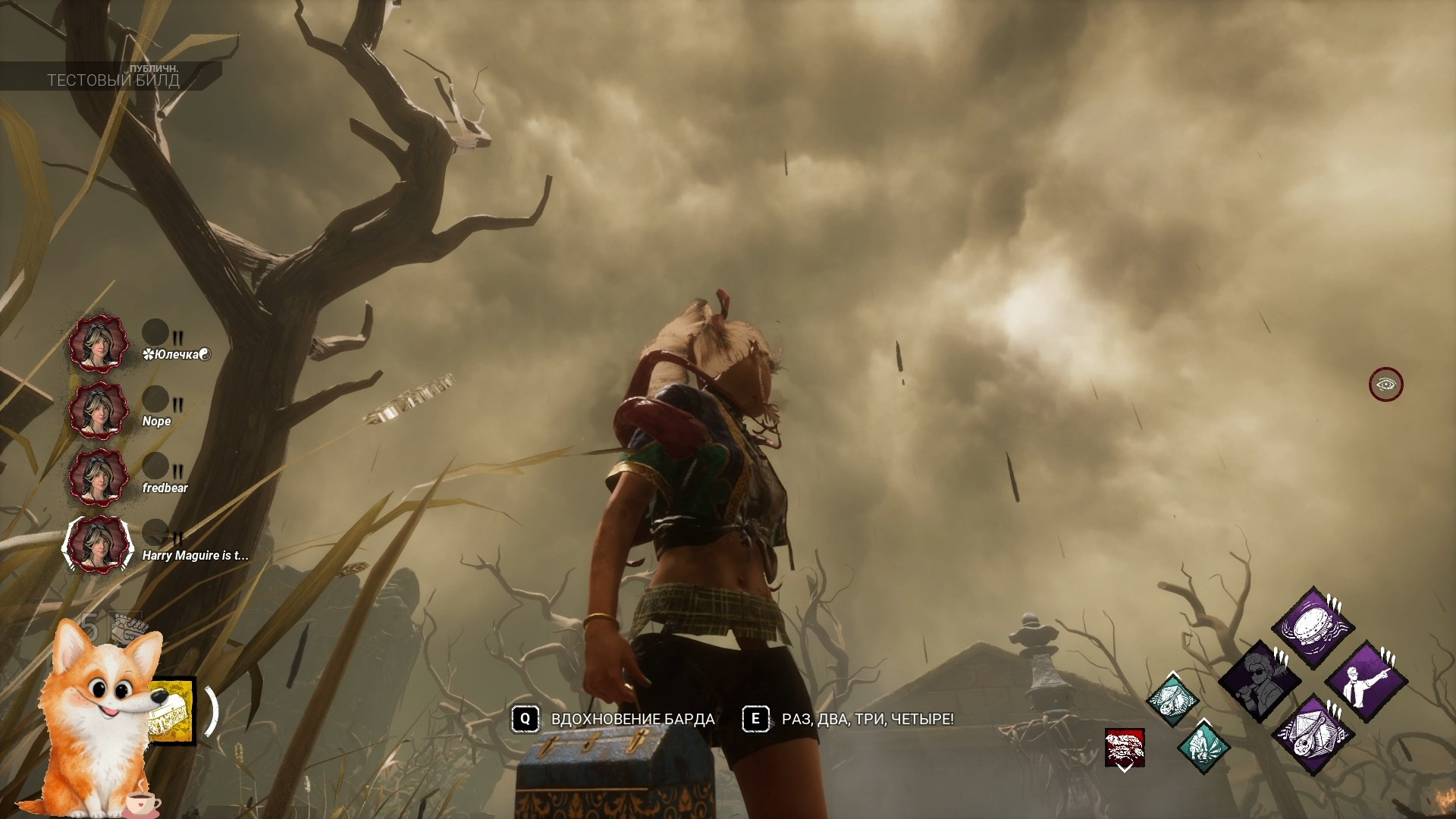
Task: Select the Harry Maguire player portrait
Action: click(x=98, y=544)
